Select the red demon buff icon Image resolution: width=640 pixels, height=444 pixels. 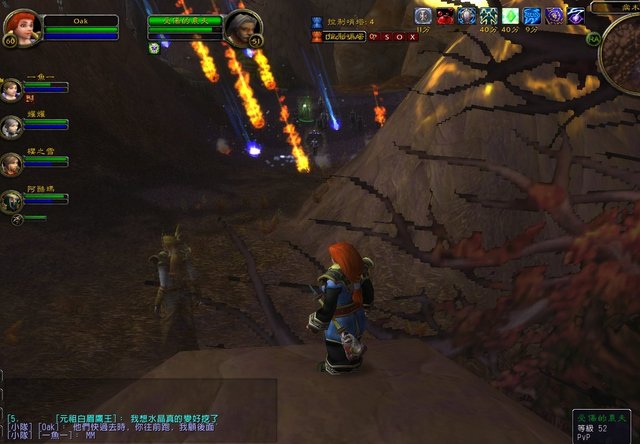point(444,16)
